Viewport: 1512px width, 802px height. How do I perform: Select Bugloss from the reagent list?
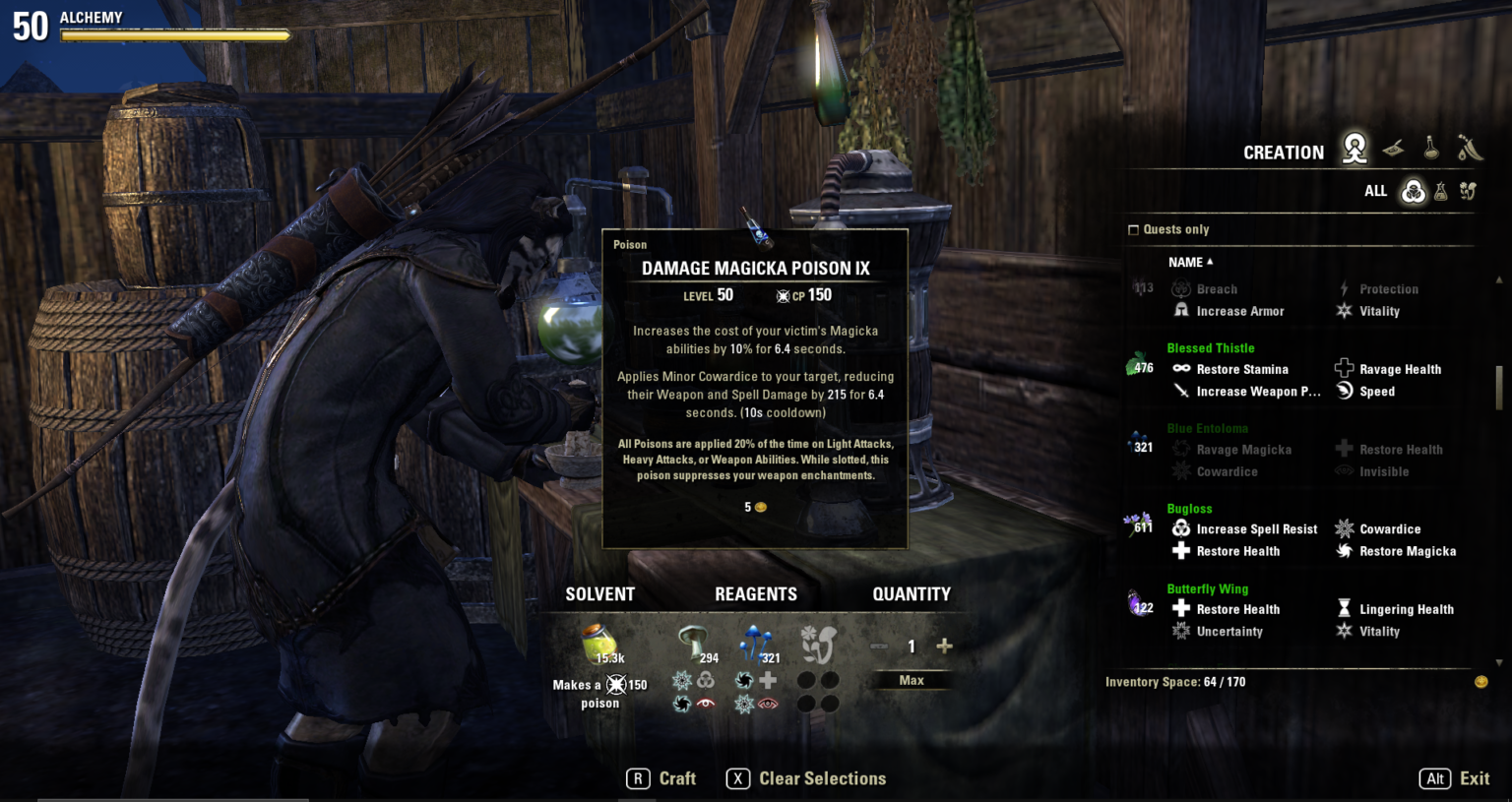(x=1189, y=509)
